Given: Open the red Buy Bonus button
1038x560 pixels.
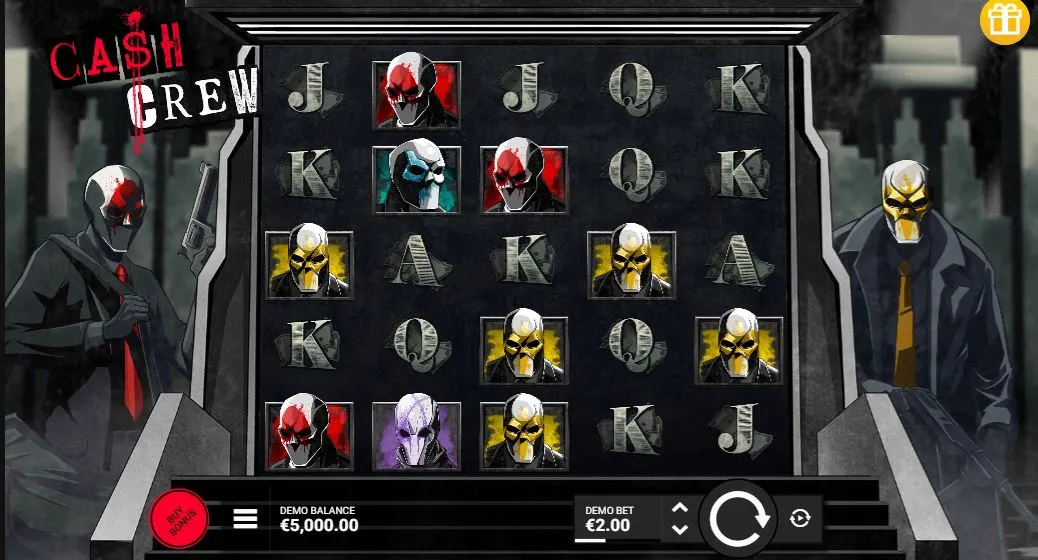Looking at the screenshot, I should pyautogui.click(x=179, y=518).
